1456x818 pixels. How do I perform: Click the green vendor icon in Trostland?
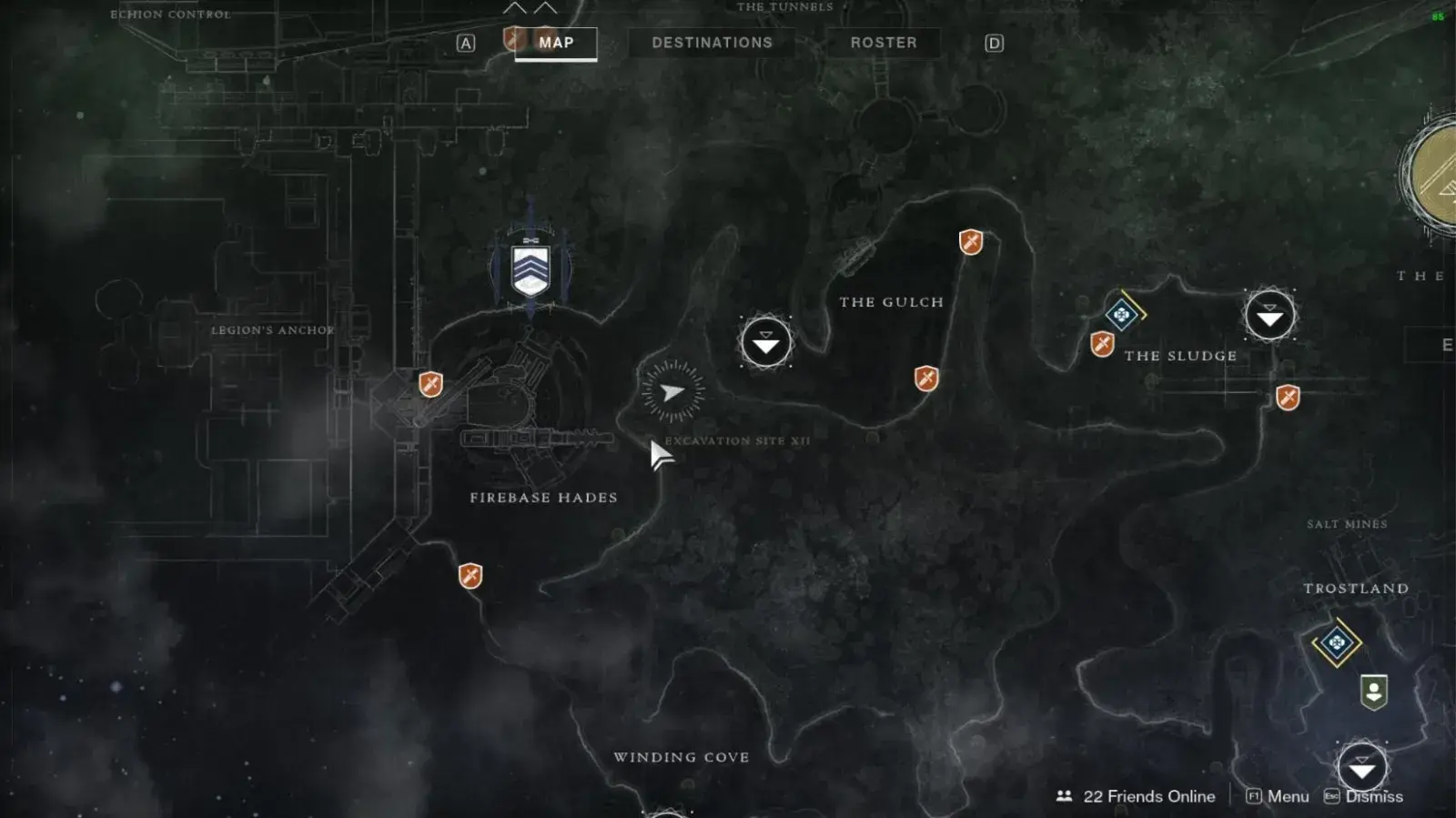tap(1373, 692)
